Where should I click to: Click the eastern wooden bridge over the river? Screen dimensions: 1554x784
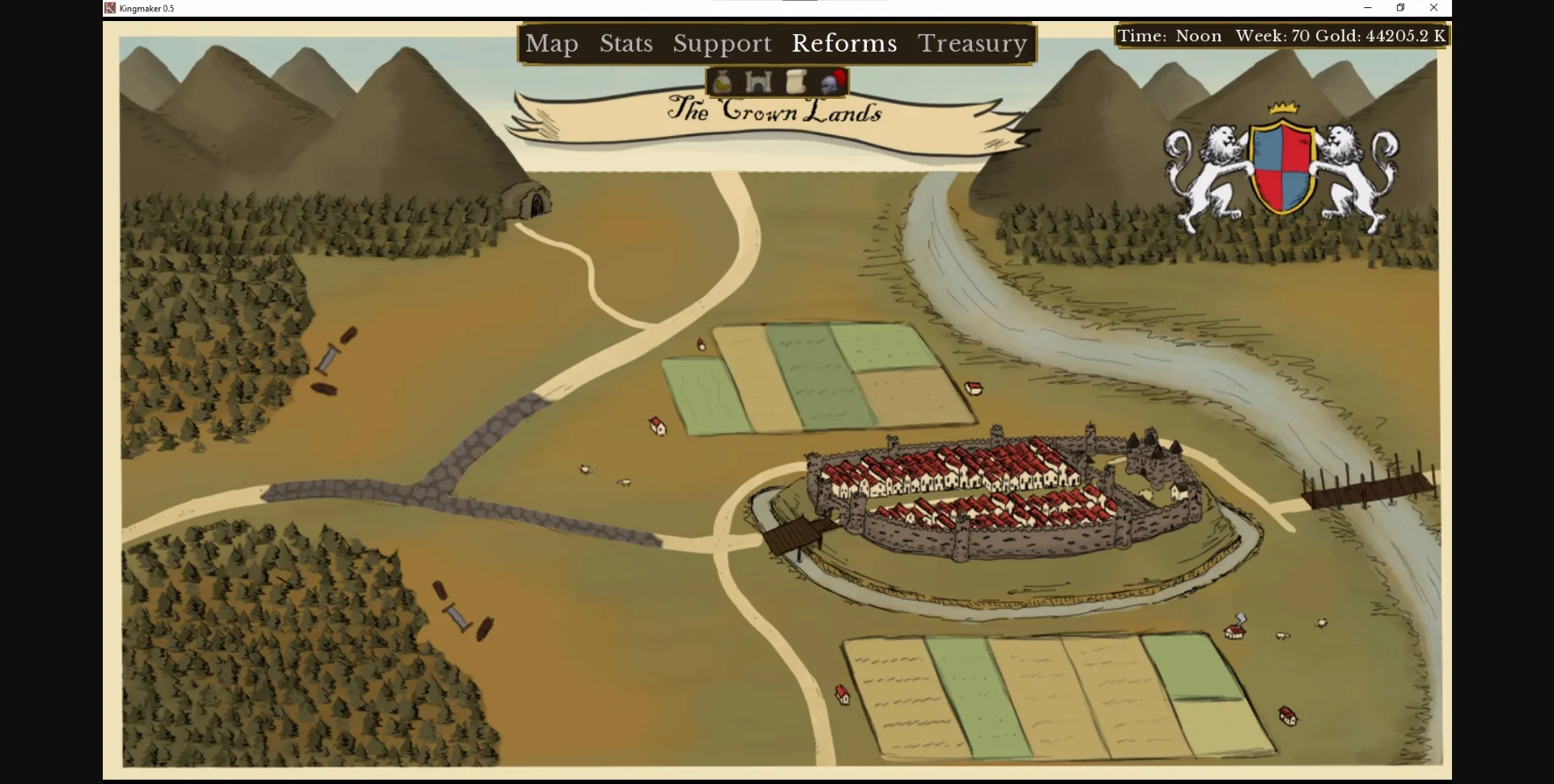click(1368, 489)
